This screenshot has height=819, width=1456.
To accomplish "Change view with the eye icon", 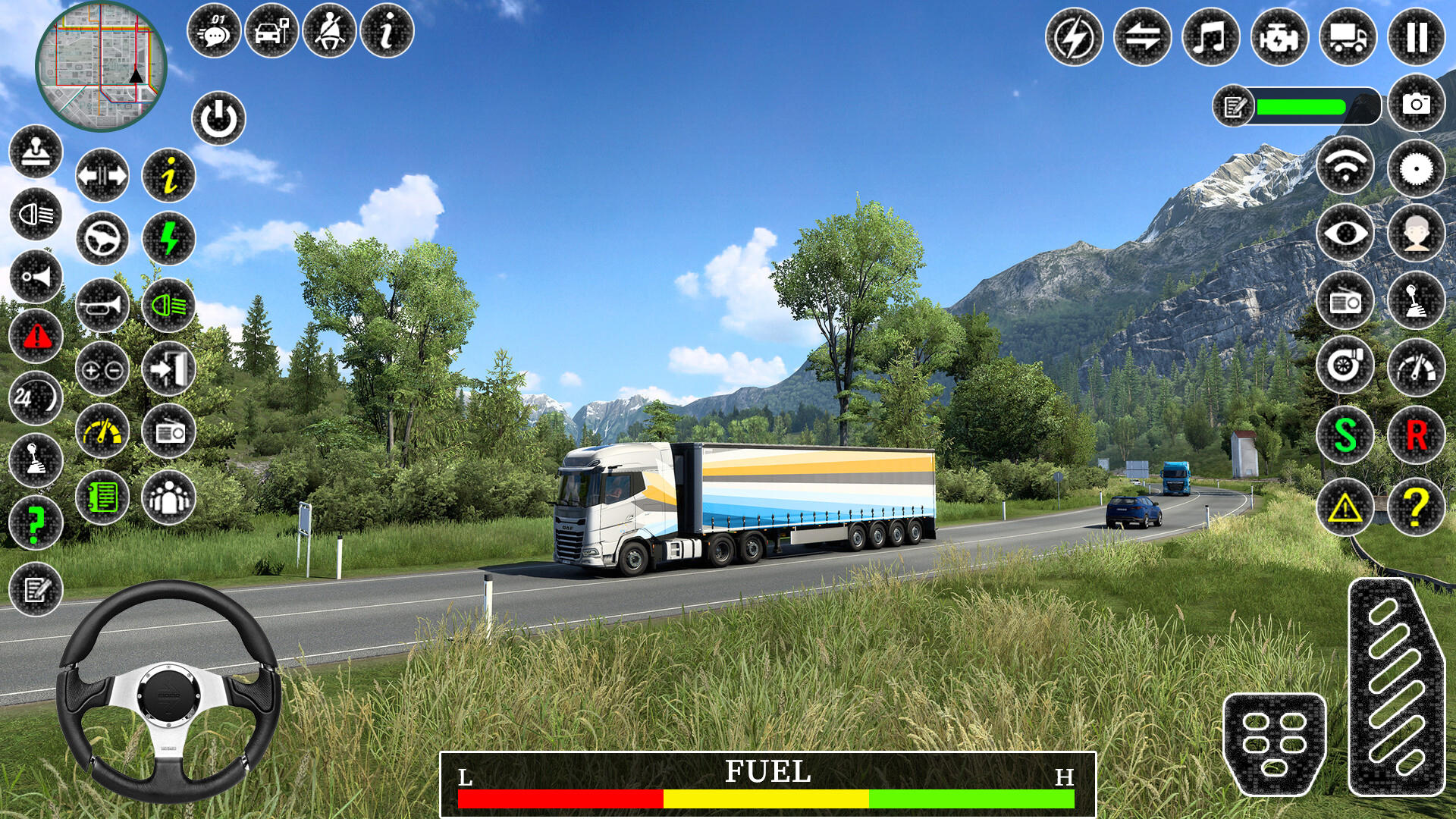I will 1345,233.
